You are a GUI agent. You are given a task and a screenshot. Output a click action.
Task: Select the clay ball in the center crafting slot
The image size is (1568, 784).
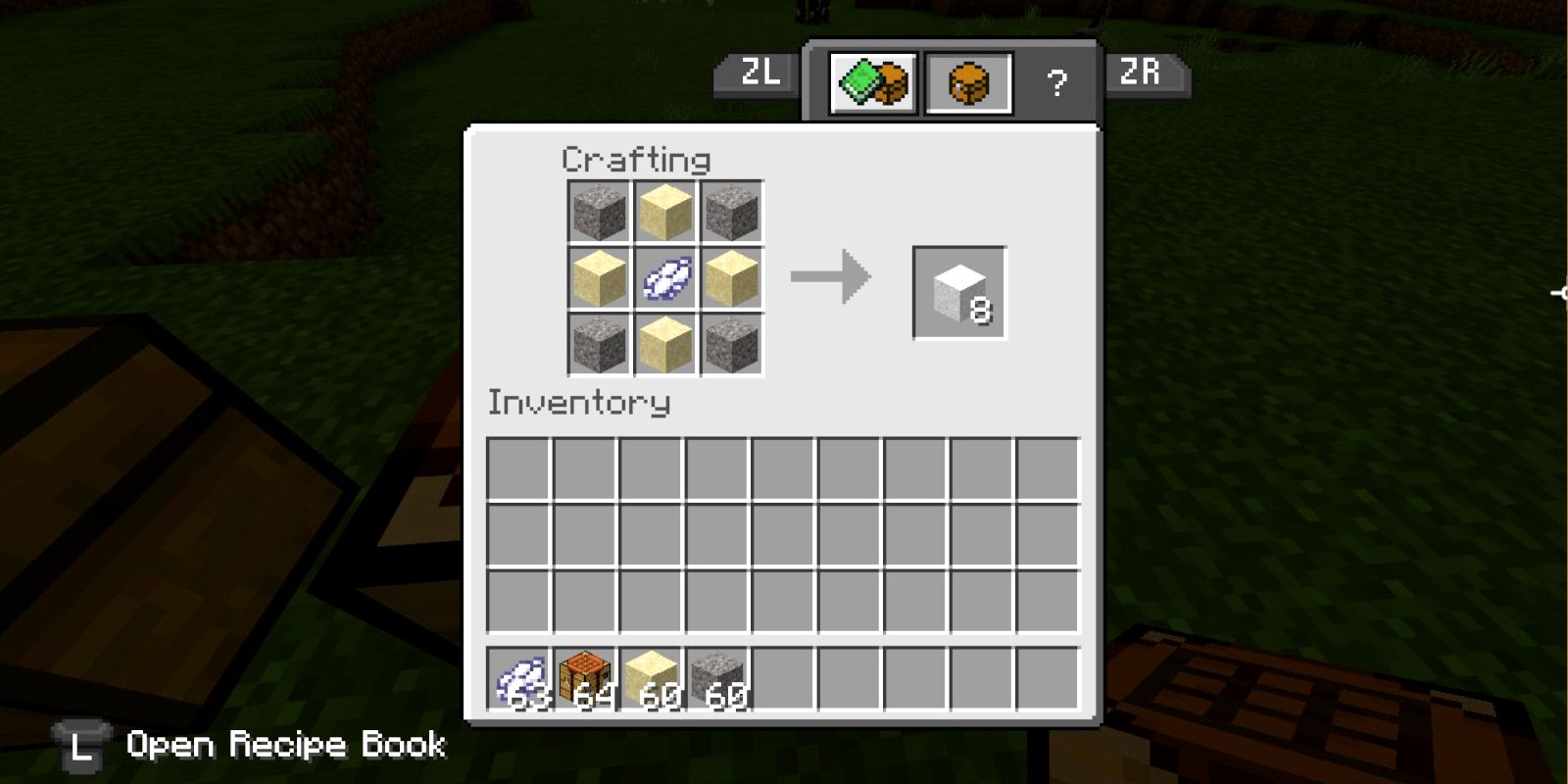pos(666,277)
